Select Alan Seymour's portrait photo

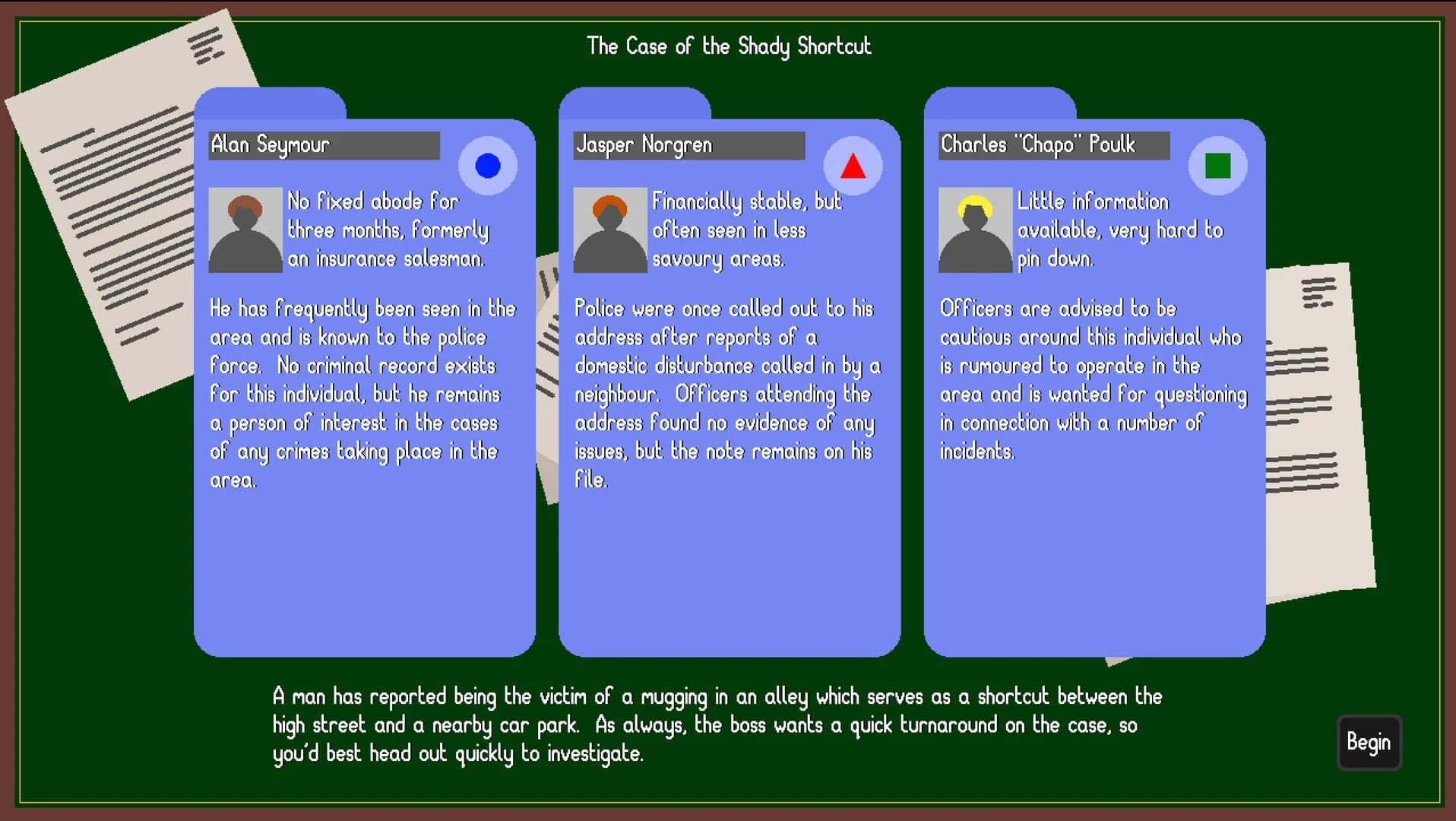[x=245, y=229]
